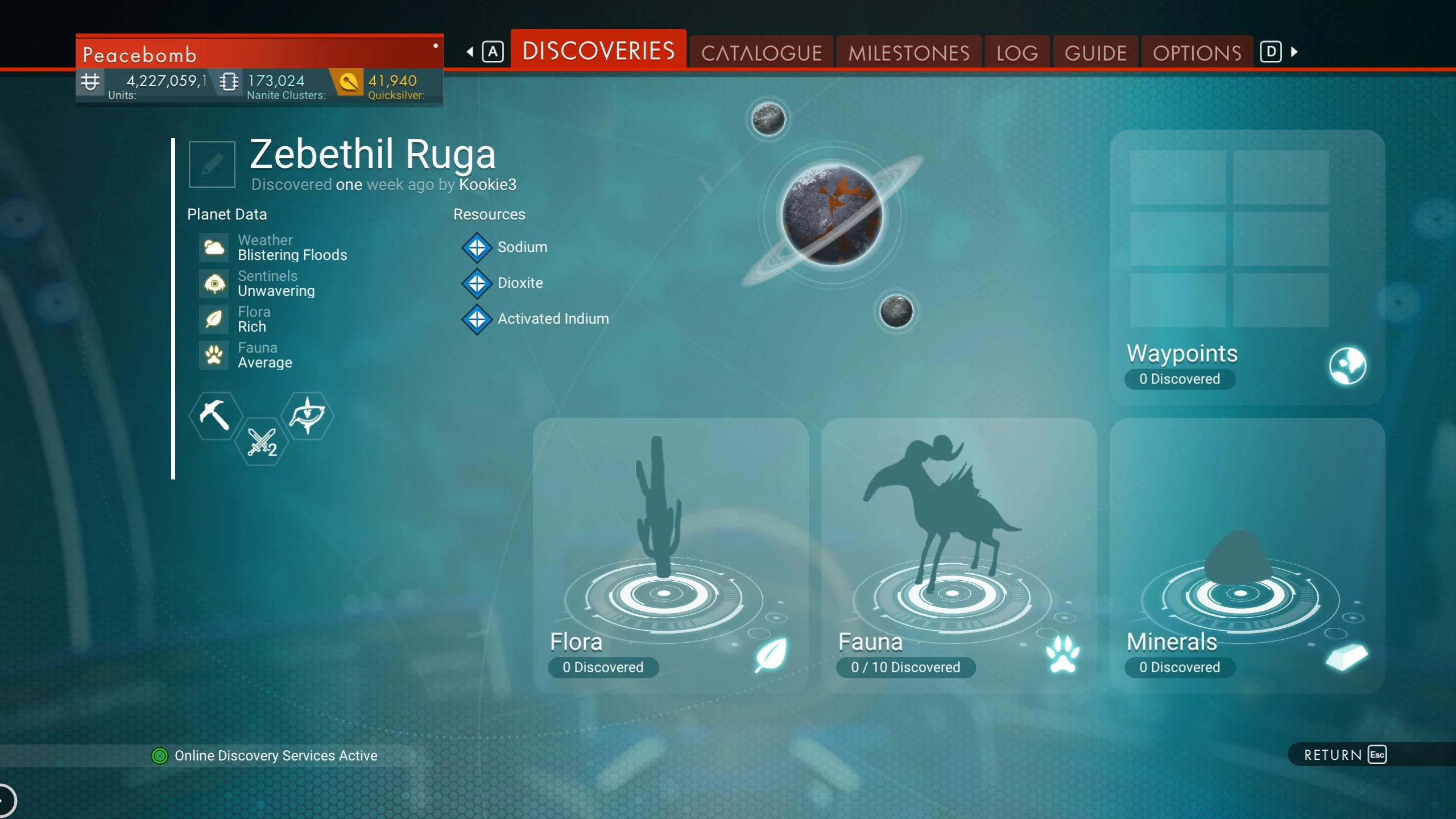
Task: Go to the Milestones tab
Action: pos(909,53)
